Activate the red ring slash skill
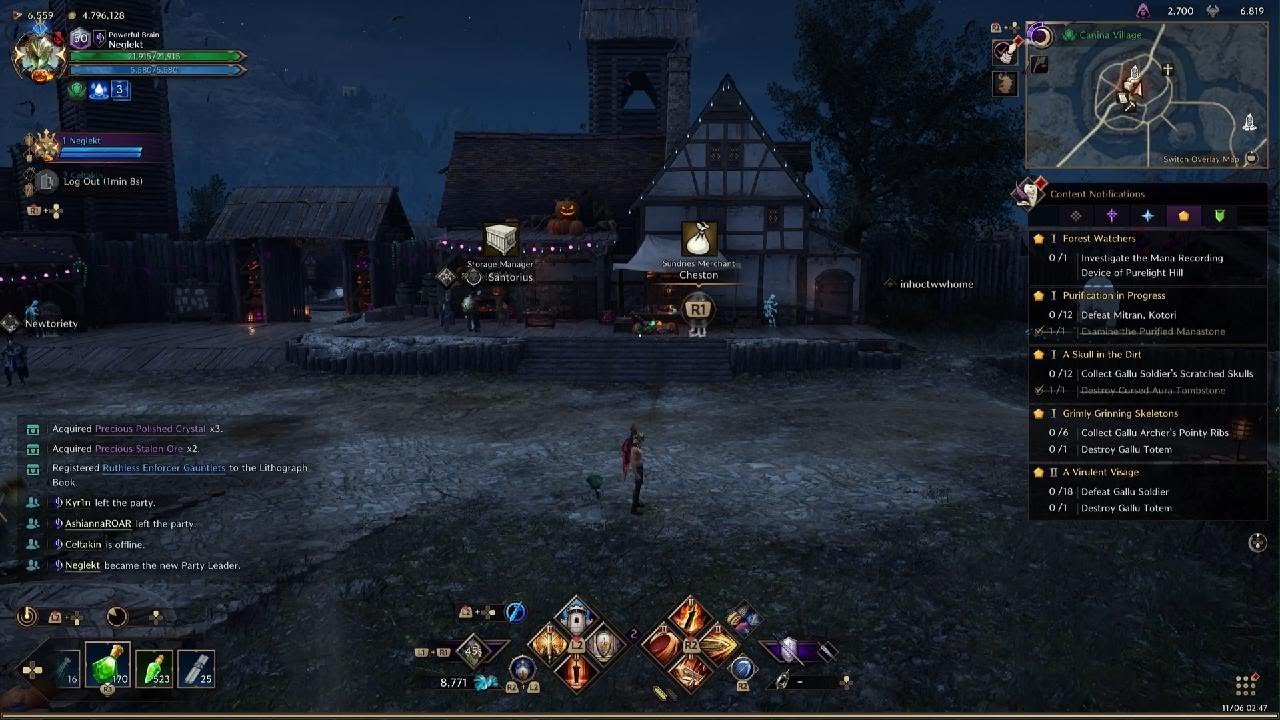 coord(662,645)
